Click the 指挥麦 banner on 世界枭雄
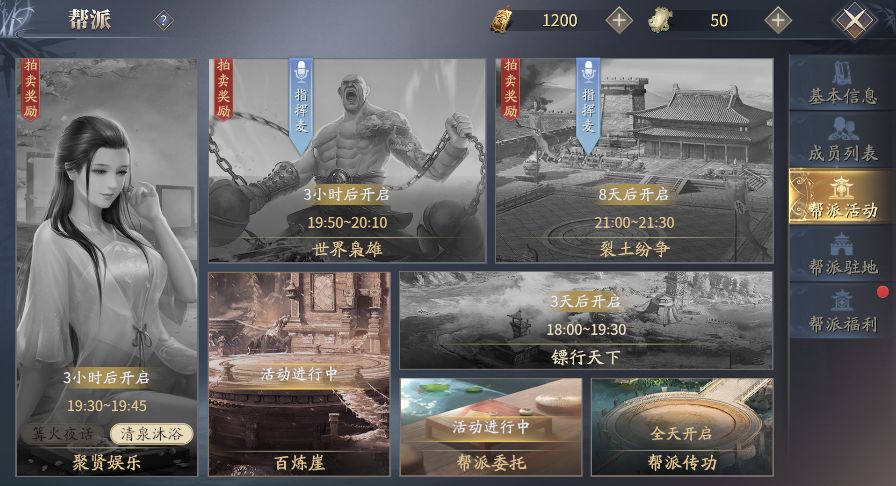Screen dimensions: 896x486 pos(302,103)
